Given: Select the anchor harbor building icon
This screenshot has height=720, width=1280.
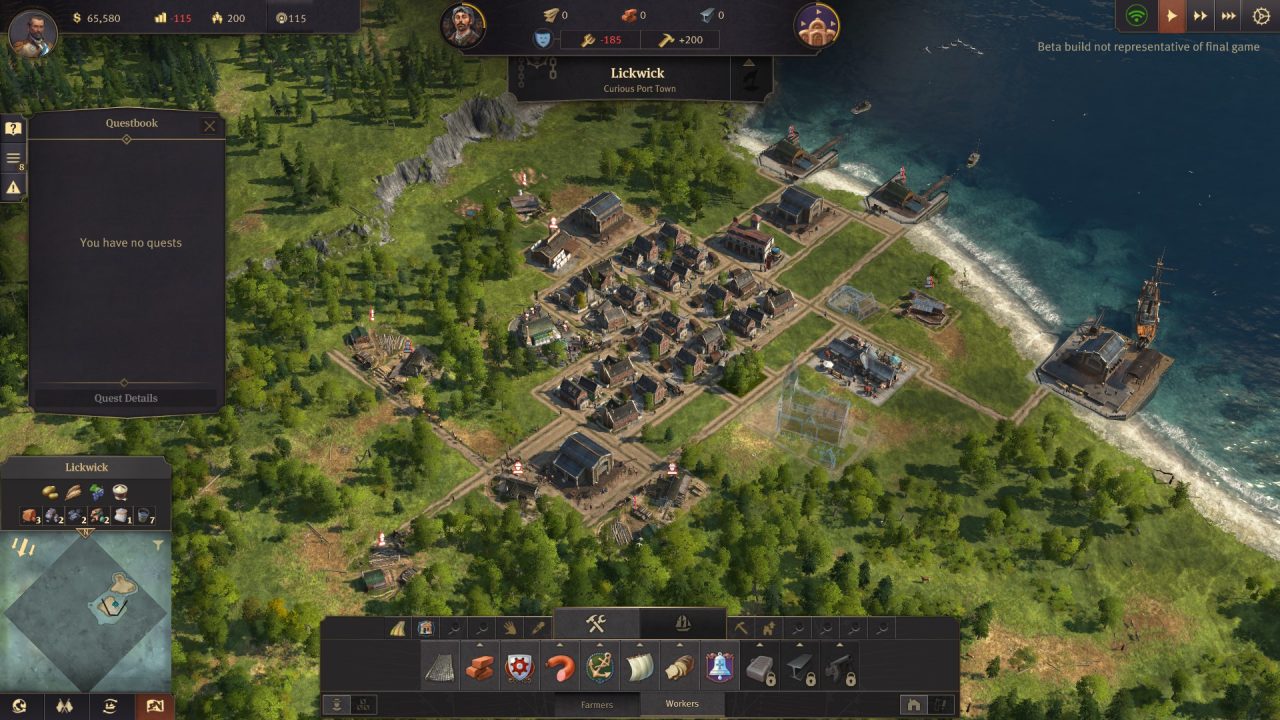Looking at the screenshot, I should 599,668.
